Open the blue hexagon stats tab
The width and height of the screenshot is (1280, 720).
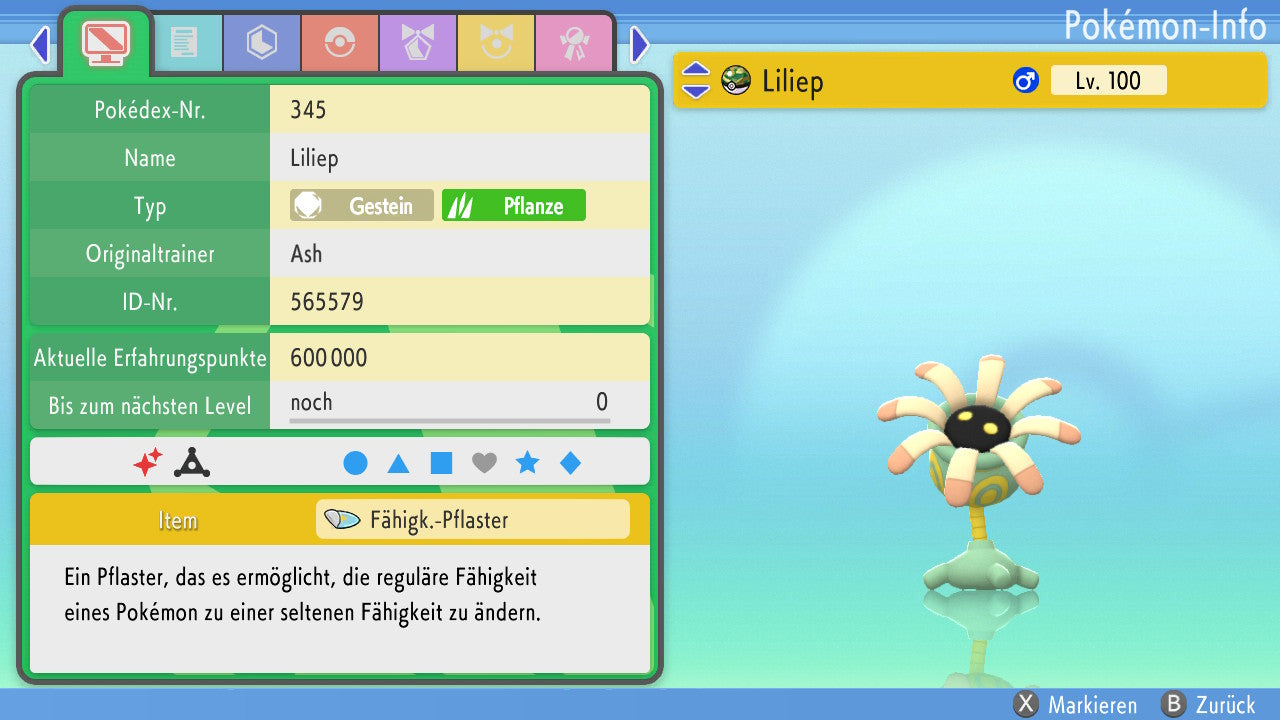(x=261, y=42)
